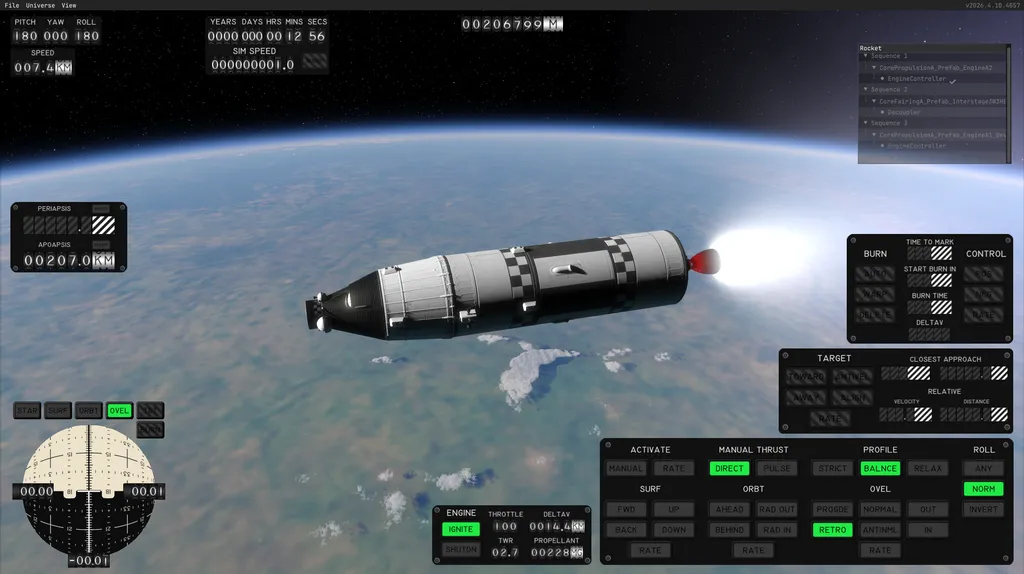This screenshot has height=574, width=1024.
Task: Shut down the engine with SHUTDN
Action: coord(461,549)
